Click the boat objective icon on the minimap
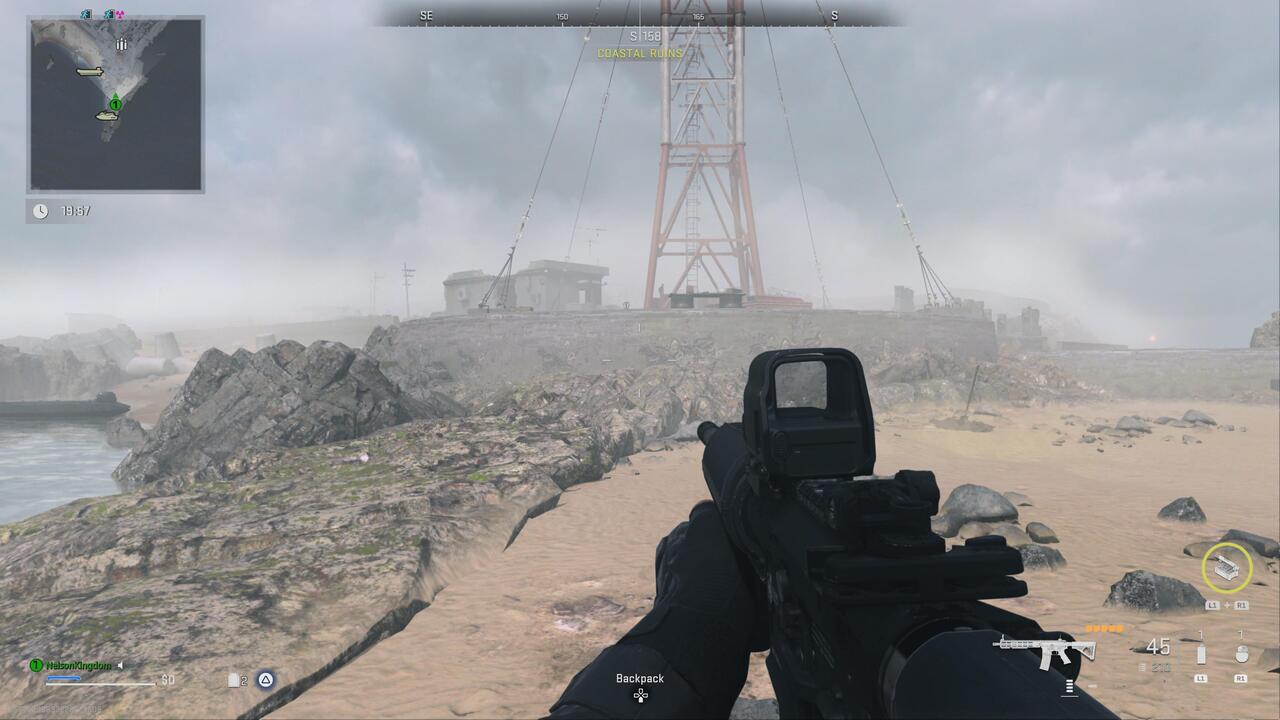Screen dimensions: 1280x720 (107, 117)
